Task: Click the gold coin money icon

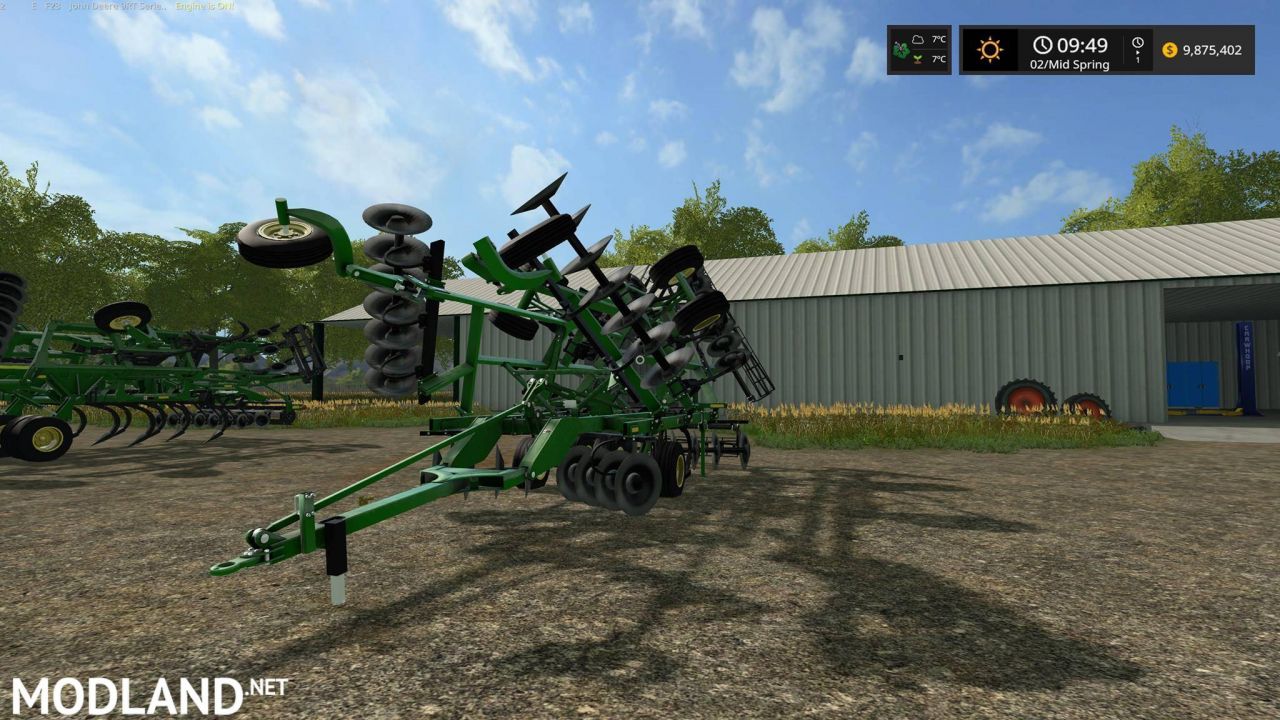Action: (1169, 50)
